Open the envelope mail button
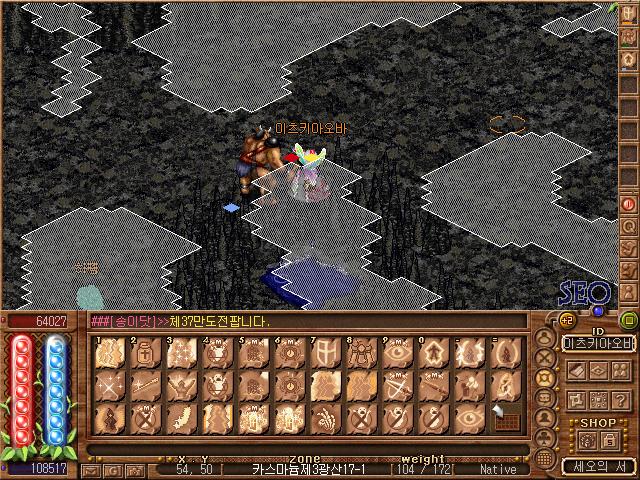 tap(93, 469)
